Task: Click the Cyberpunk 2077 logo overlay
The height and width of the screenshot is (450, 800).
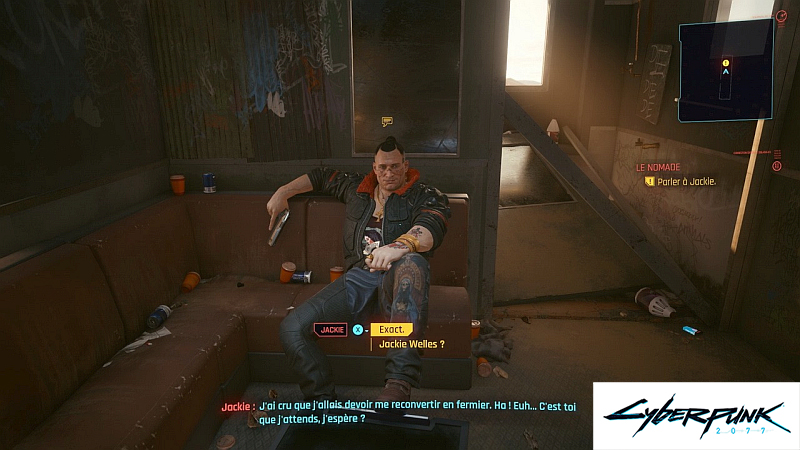Action: (696, 416)
